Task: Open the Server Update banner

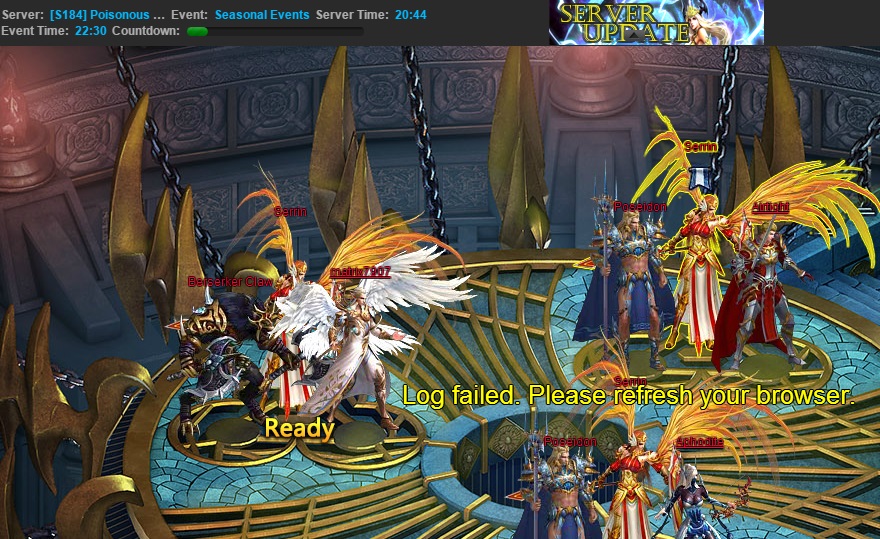Action: pyautogui.click(x=655, y=23)
